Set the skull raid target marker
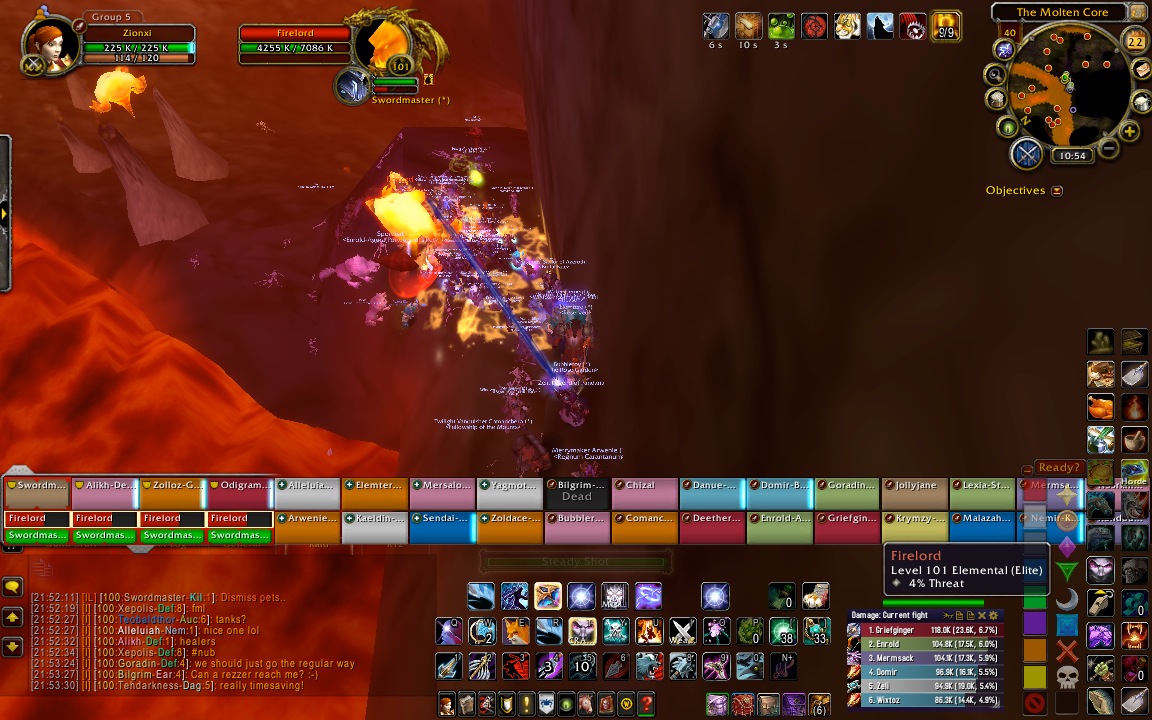 pos(1068,678)
